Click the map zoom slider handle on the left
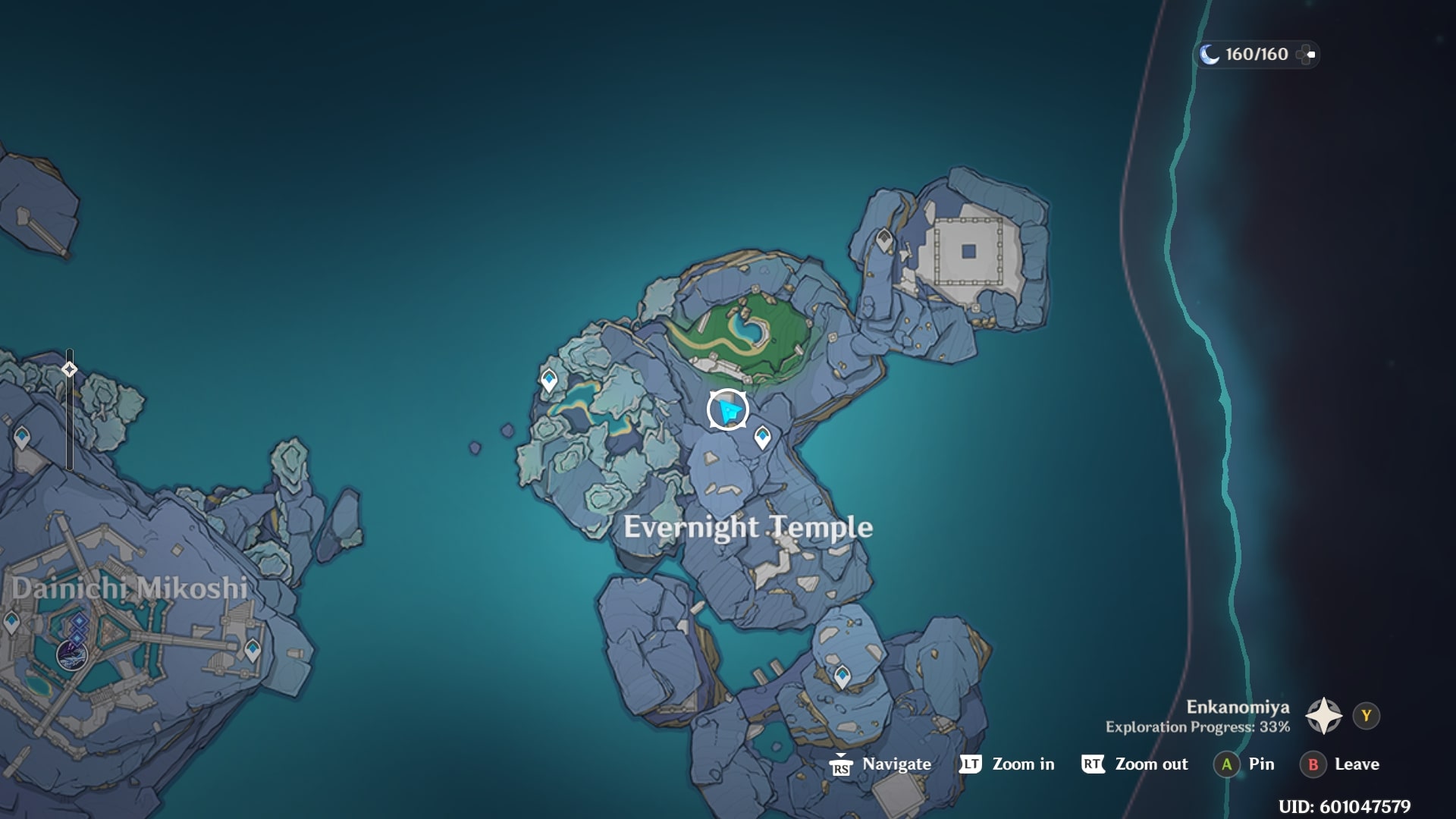 coord(69,370)
